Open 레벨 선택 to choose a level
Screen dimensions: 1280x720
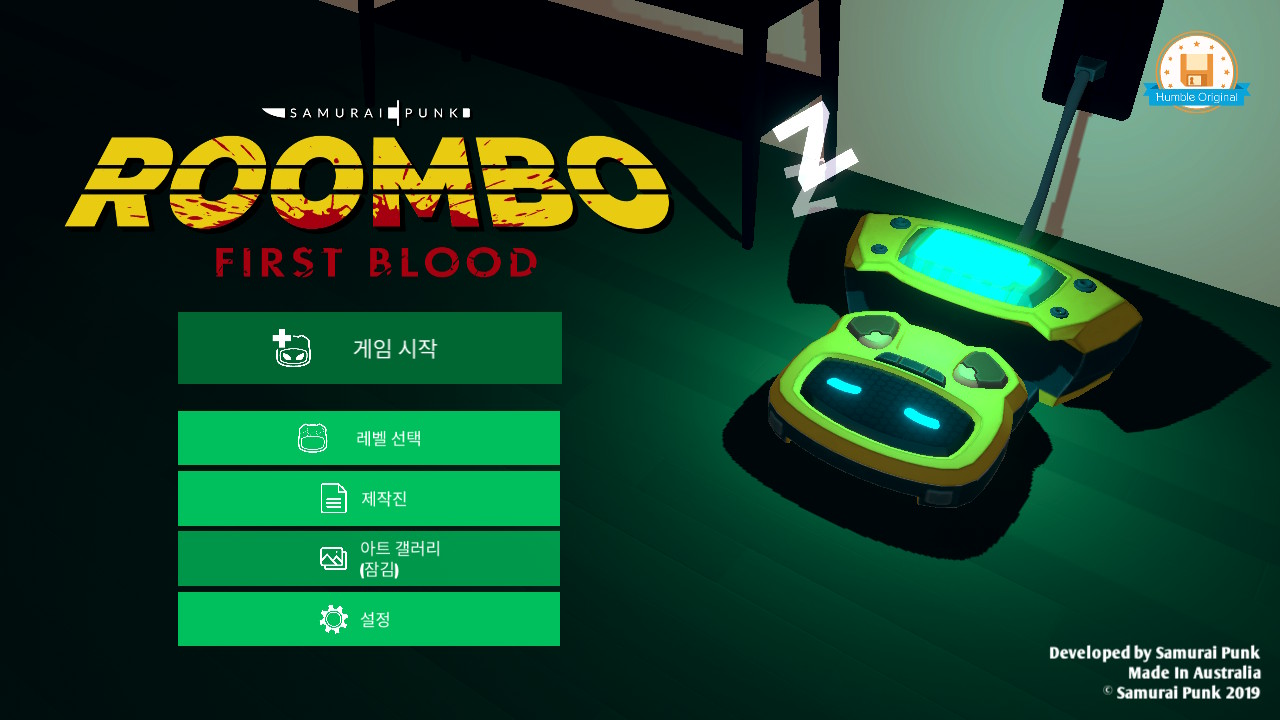(x=368, y=437)
